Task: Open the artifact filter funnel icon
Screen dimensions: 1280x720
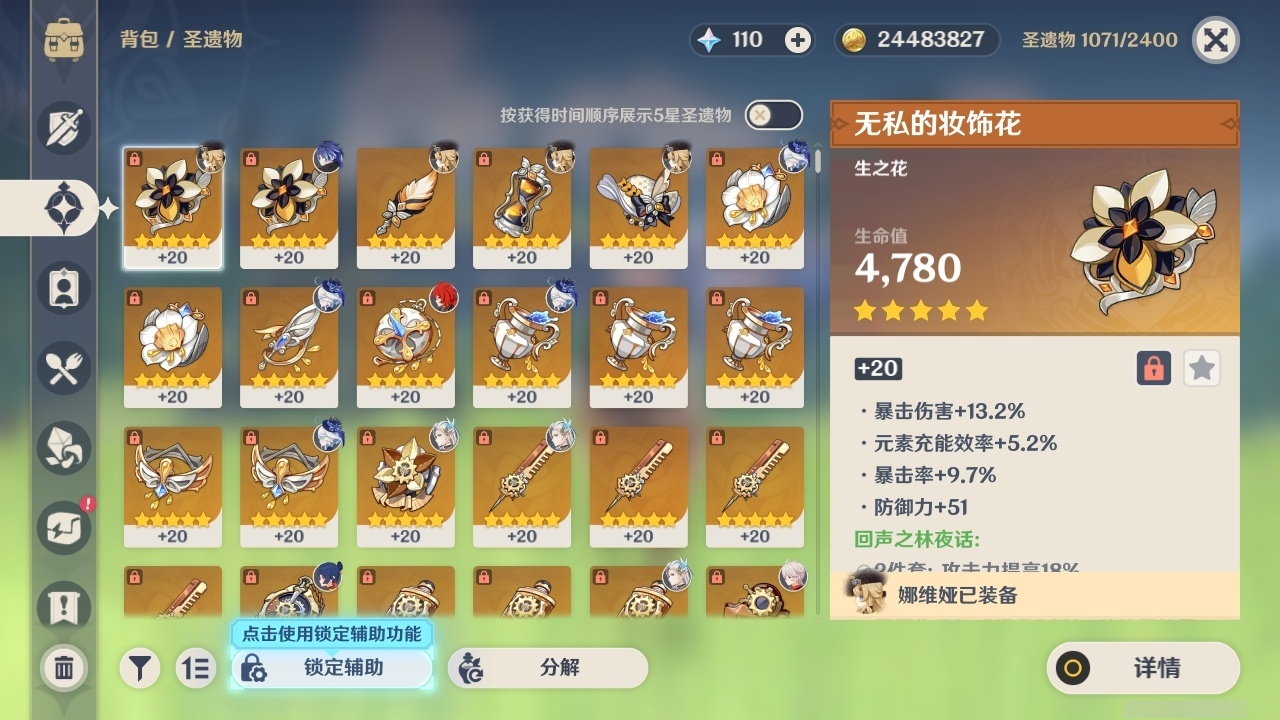Action: [140, 668]
